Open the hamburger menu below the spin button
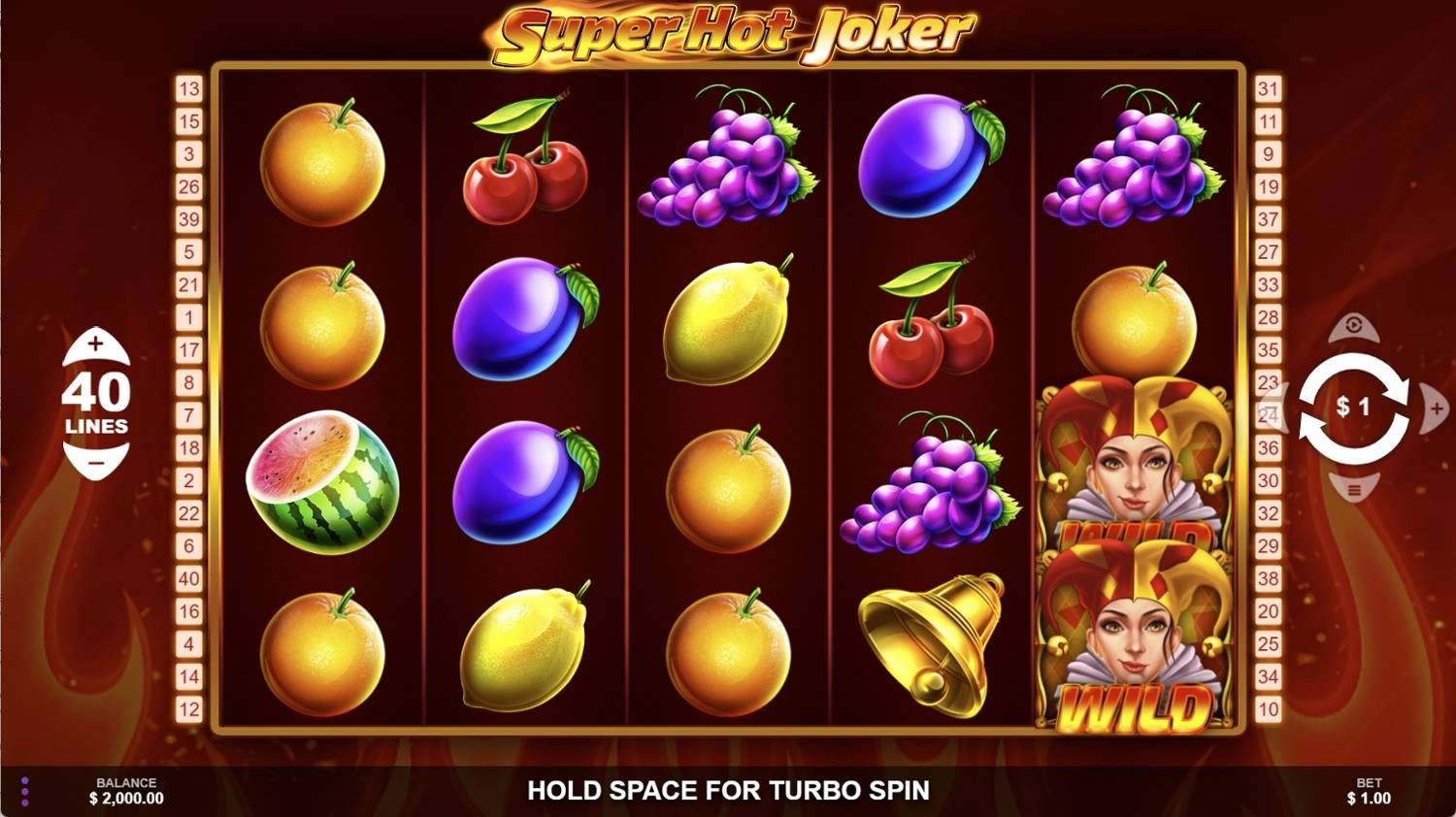This screenshot has width=1456, height=817. tap(1352, 490)
